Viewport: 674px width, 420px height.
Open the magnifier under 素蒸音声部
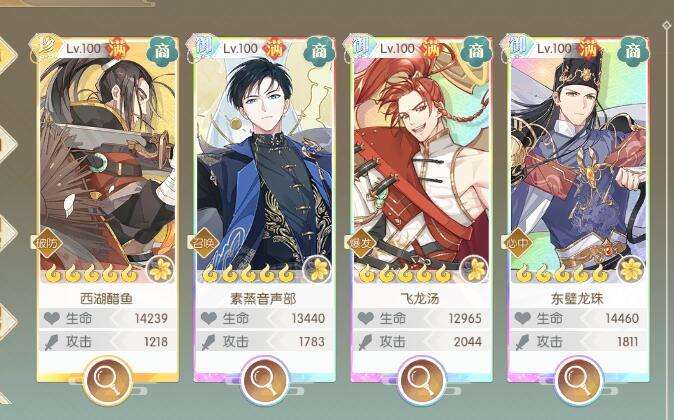(263, 379)
